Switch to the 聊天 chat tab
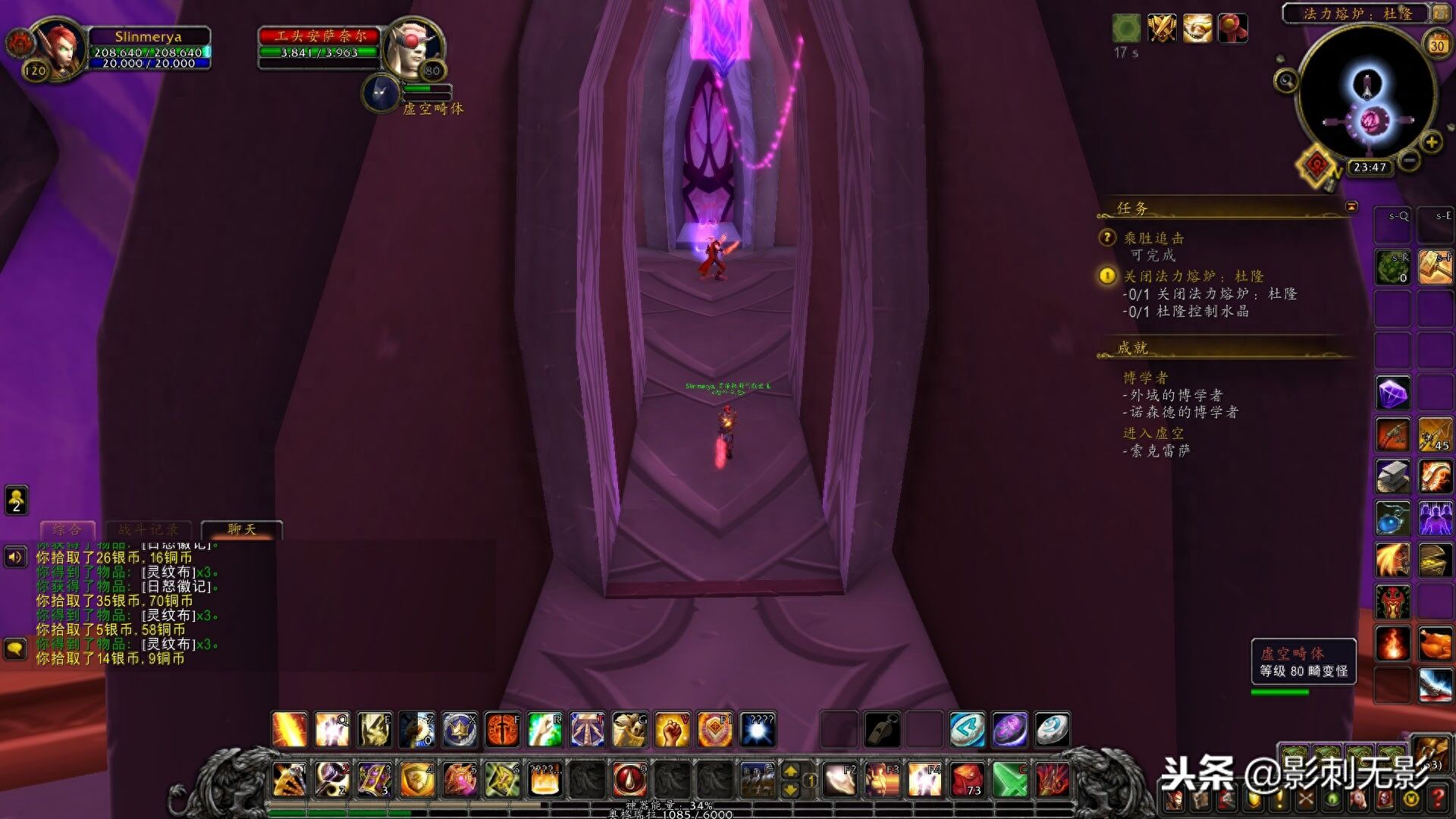The width and height of the screenshot is (1456, 819). [x=242, y=529]
